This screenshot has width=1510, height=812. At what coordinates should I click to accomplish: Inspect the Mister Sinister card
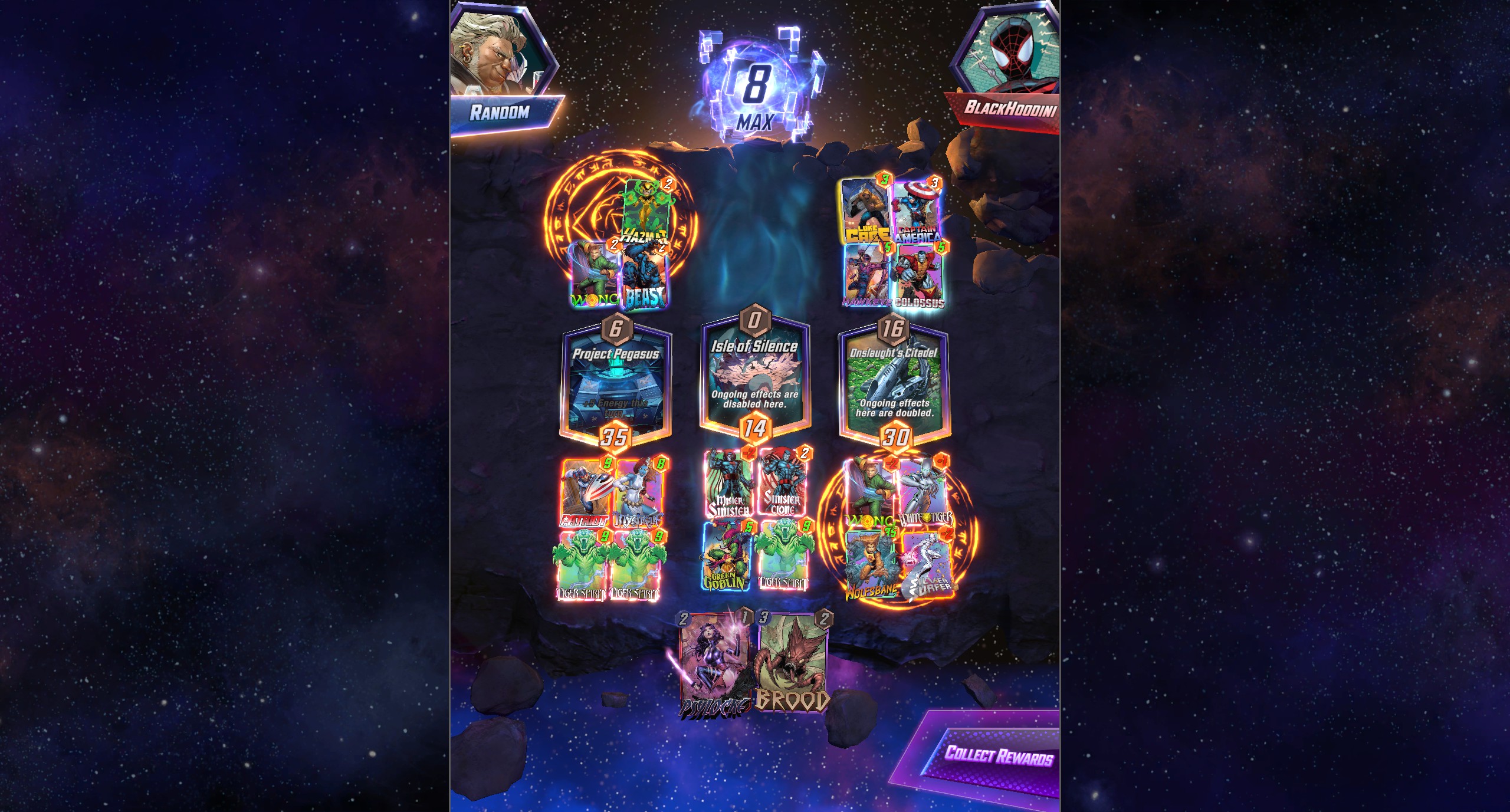pos(729,484)
